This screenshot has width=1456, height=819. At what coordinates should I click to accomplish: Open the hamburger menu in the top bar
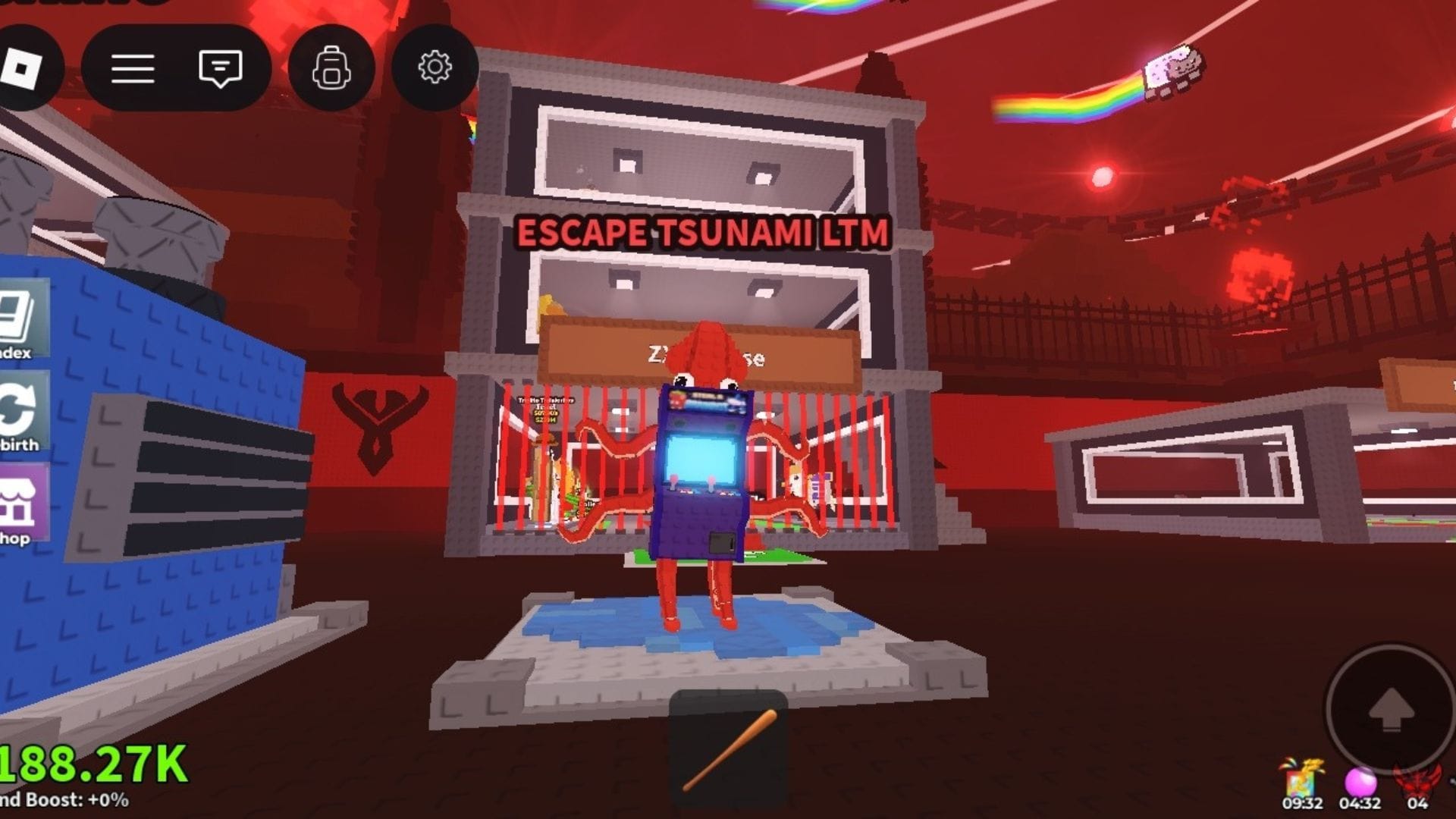(x=133, y=68)
